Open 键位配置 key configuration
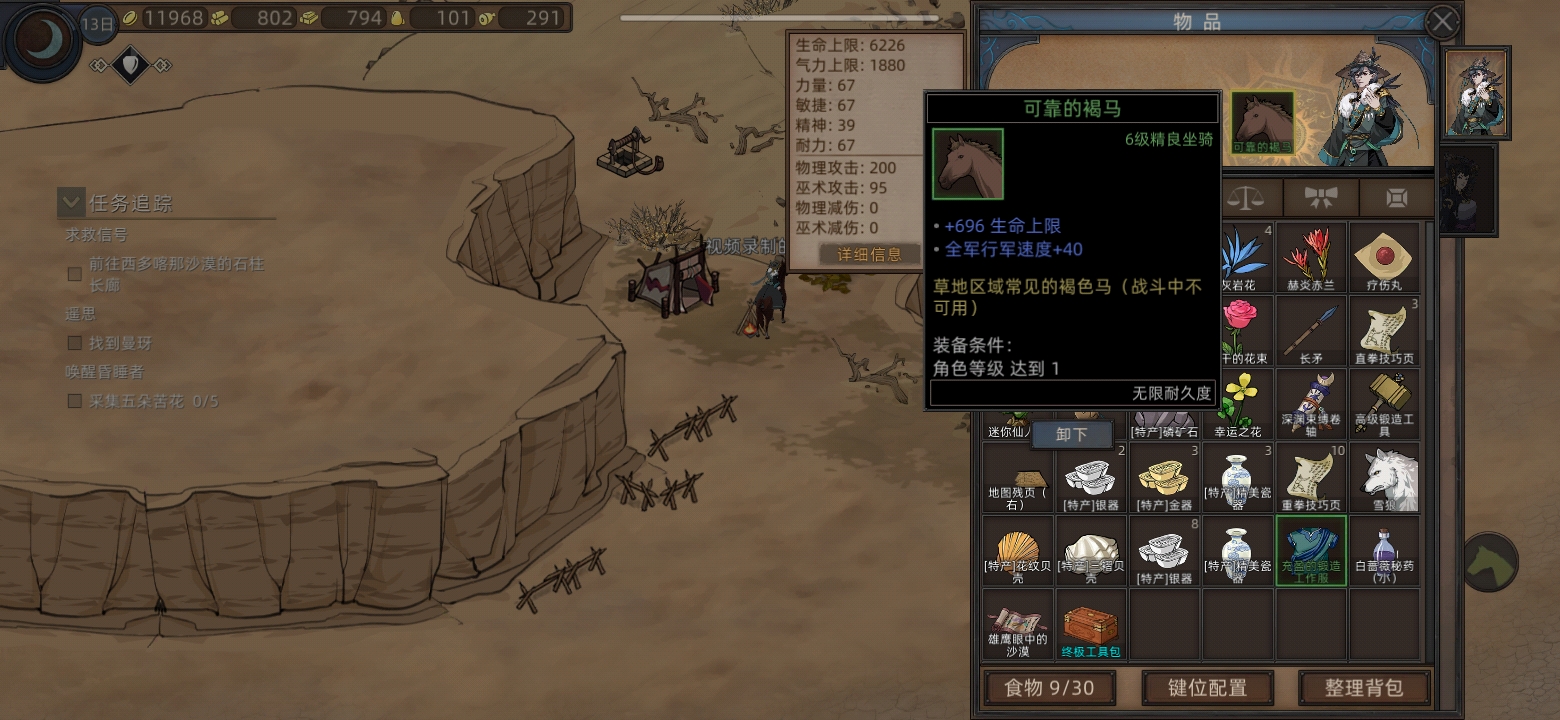 click(1207, 688)
